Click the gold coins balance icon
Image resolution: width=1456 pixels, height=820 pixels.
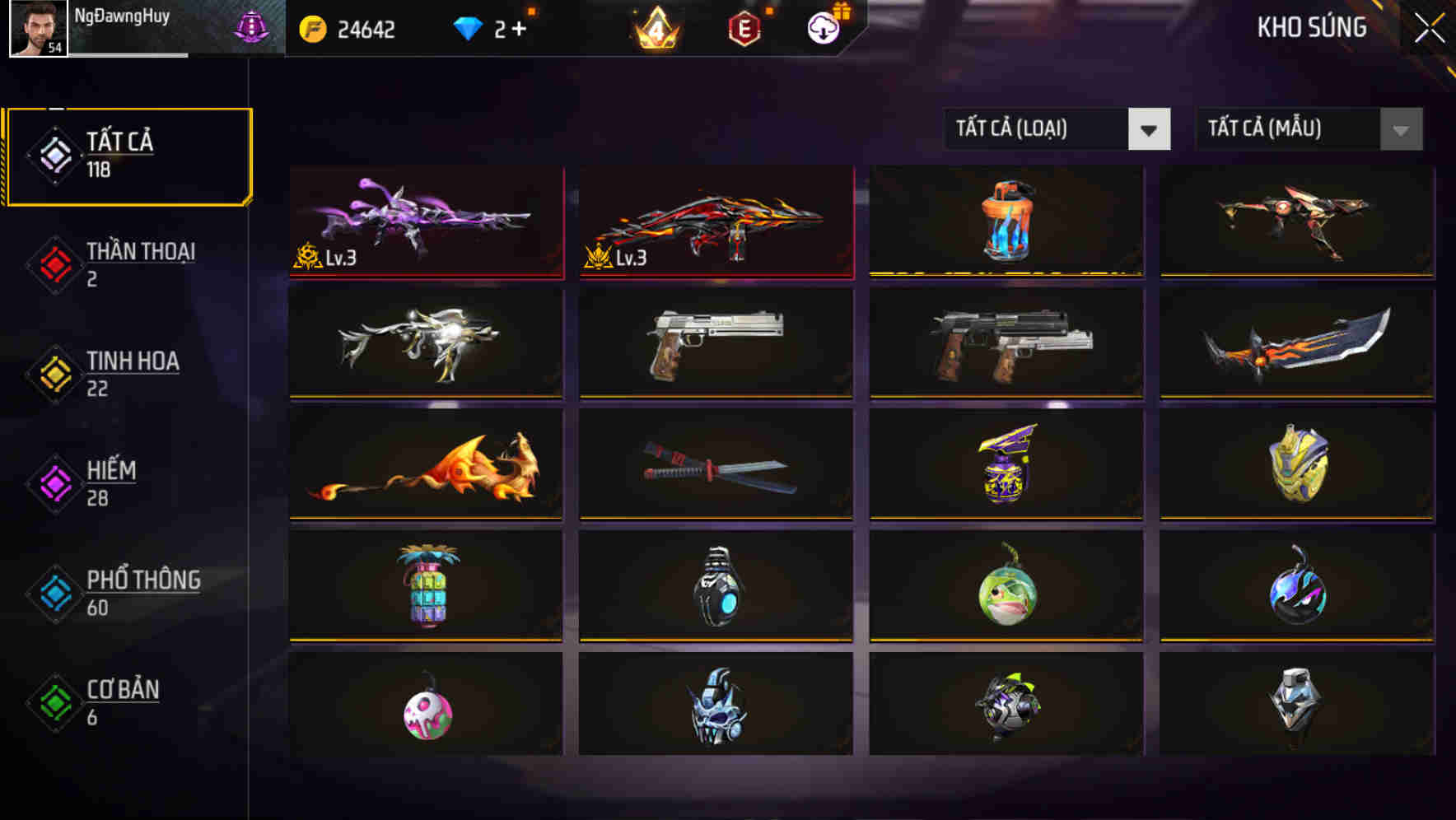pyautogui.click(x=311, y=29)
